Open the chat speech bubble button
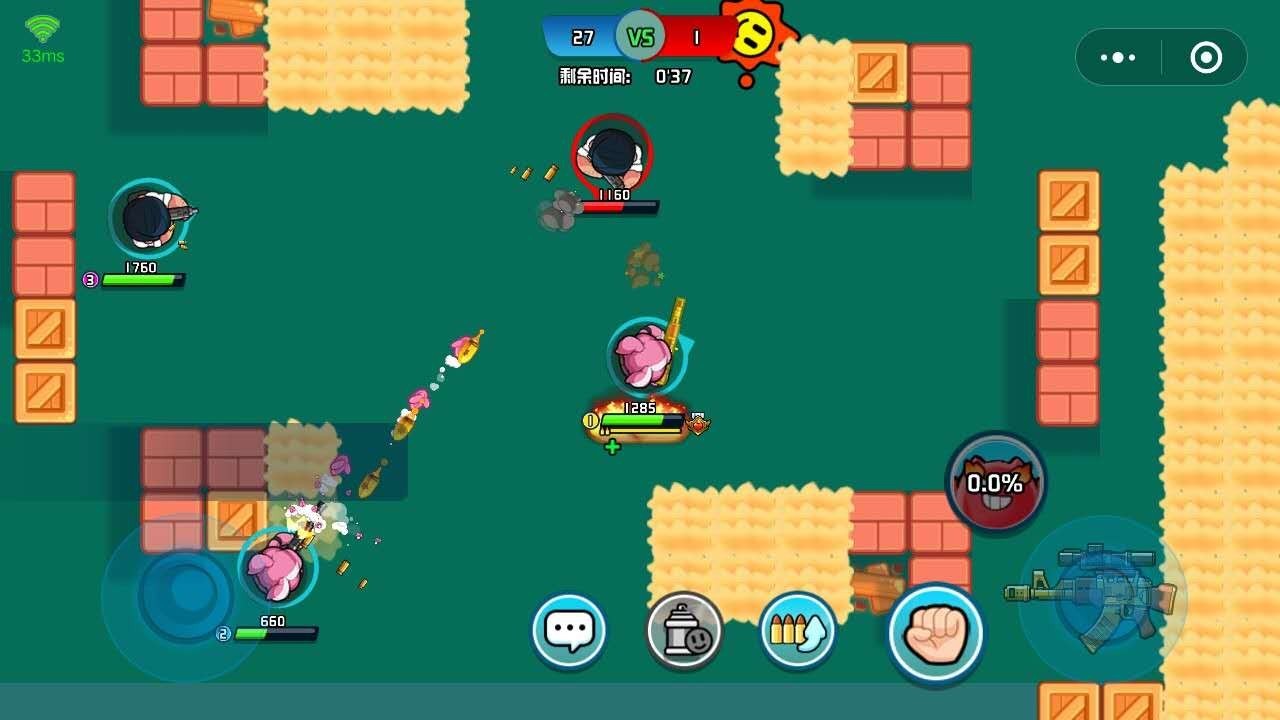The width and height of the screenshot is (1280, 720). (x=569, y=630)
